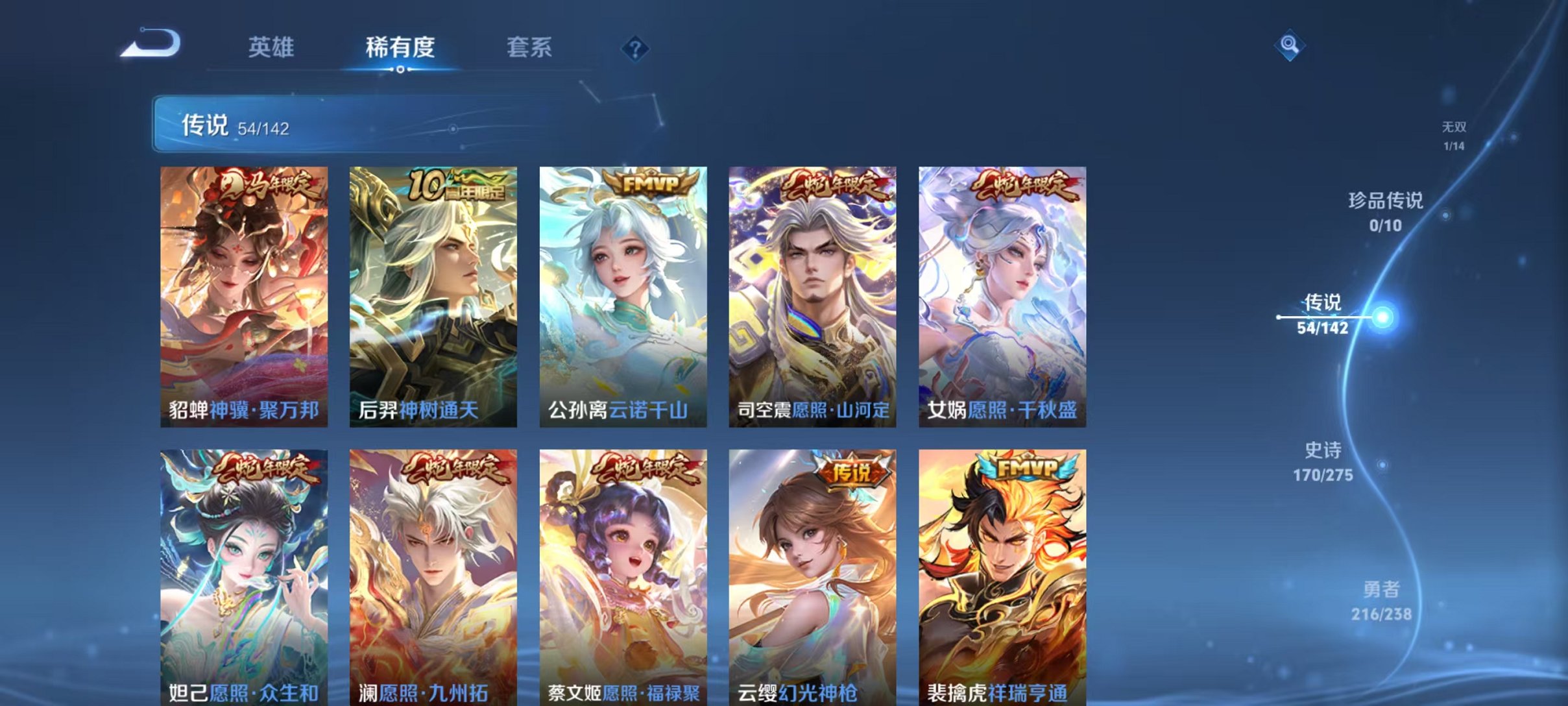Image resolution: width=1568 pixels, height=706 pixels.
Task: Switch to the 套系 tab
Action: pos(529,47)
